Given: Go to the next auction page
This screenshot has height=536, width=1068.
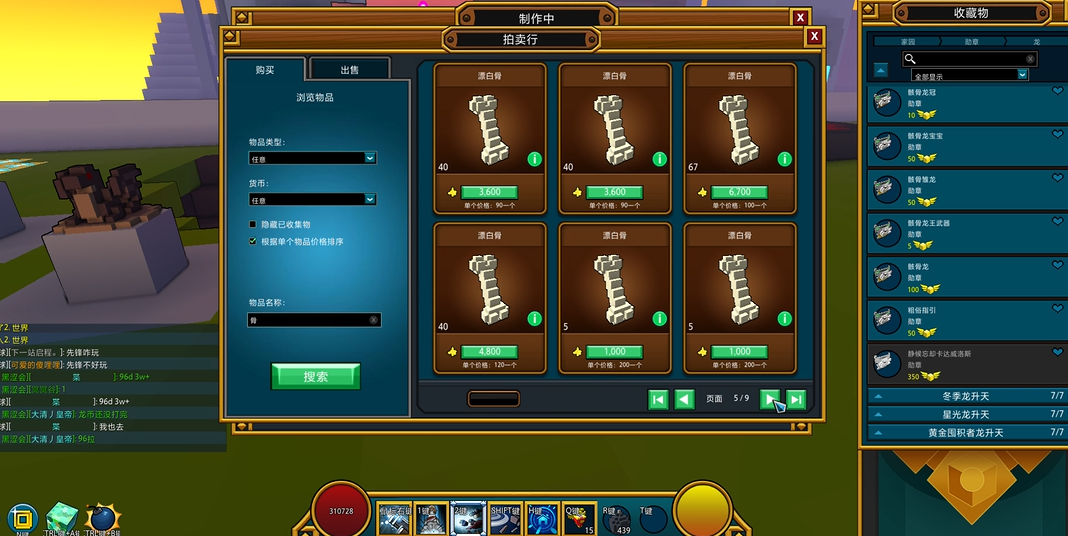Looking at the screenshot, I should pyautogui.click(x=770, y=399).
